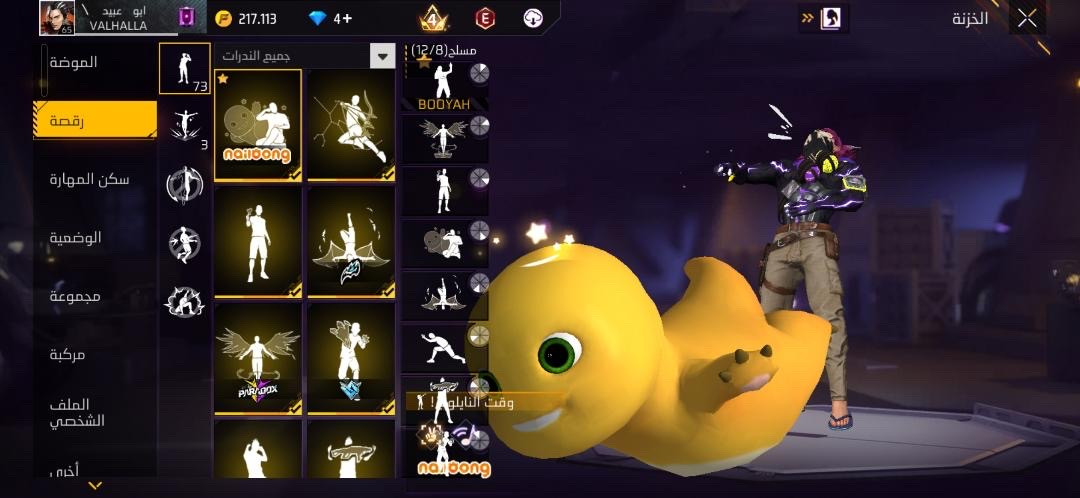This screenshot has height=498, width=1080.
Task: Add diamonds via the diamond counter
Action: click(331, 18)
